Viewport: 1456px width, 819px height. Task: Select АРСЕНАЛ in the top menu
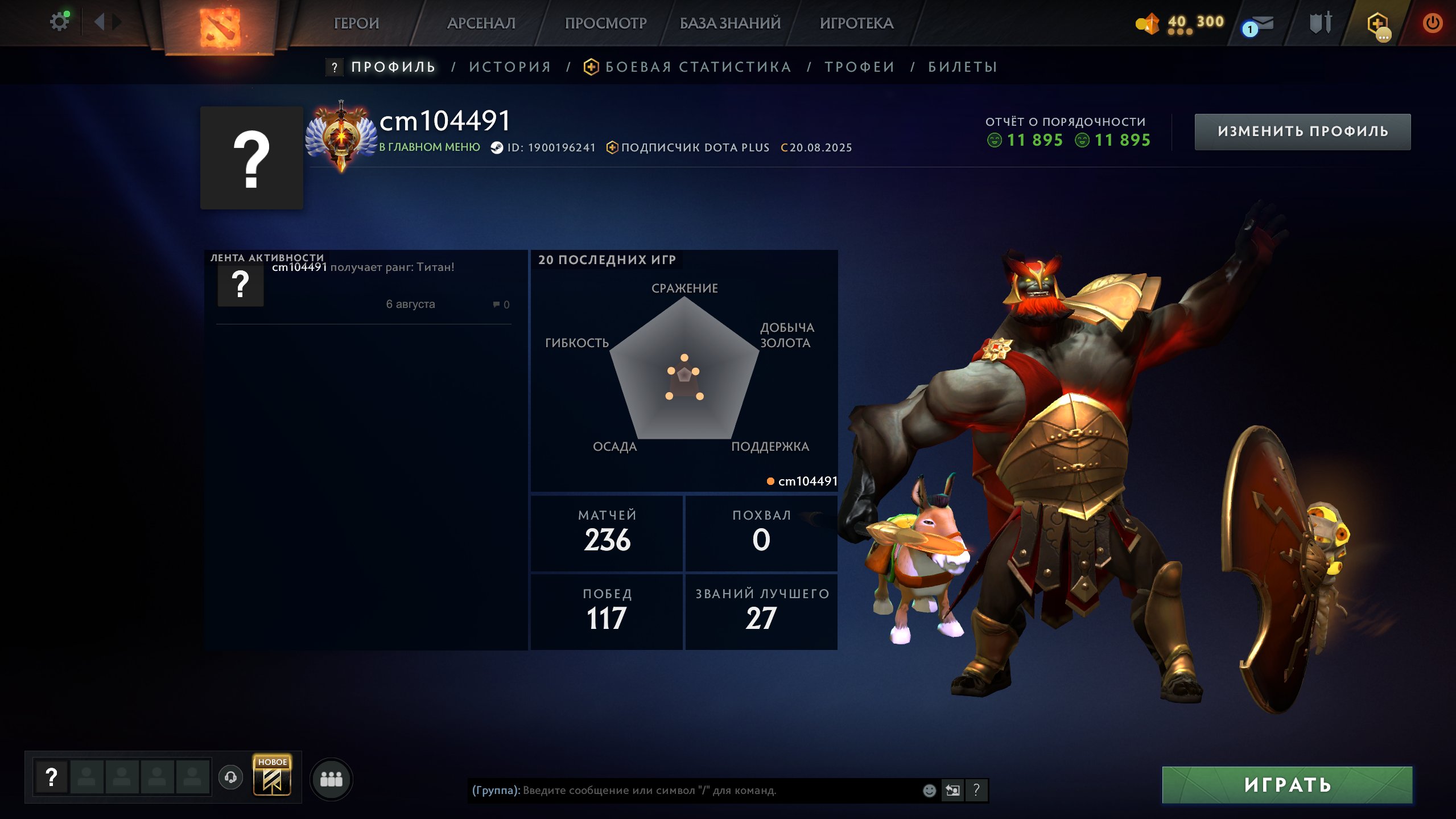point(481,23)
